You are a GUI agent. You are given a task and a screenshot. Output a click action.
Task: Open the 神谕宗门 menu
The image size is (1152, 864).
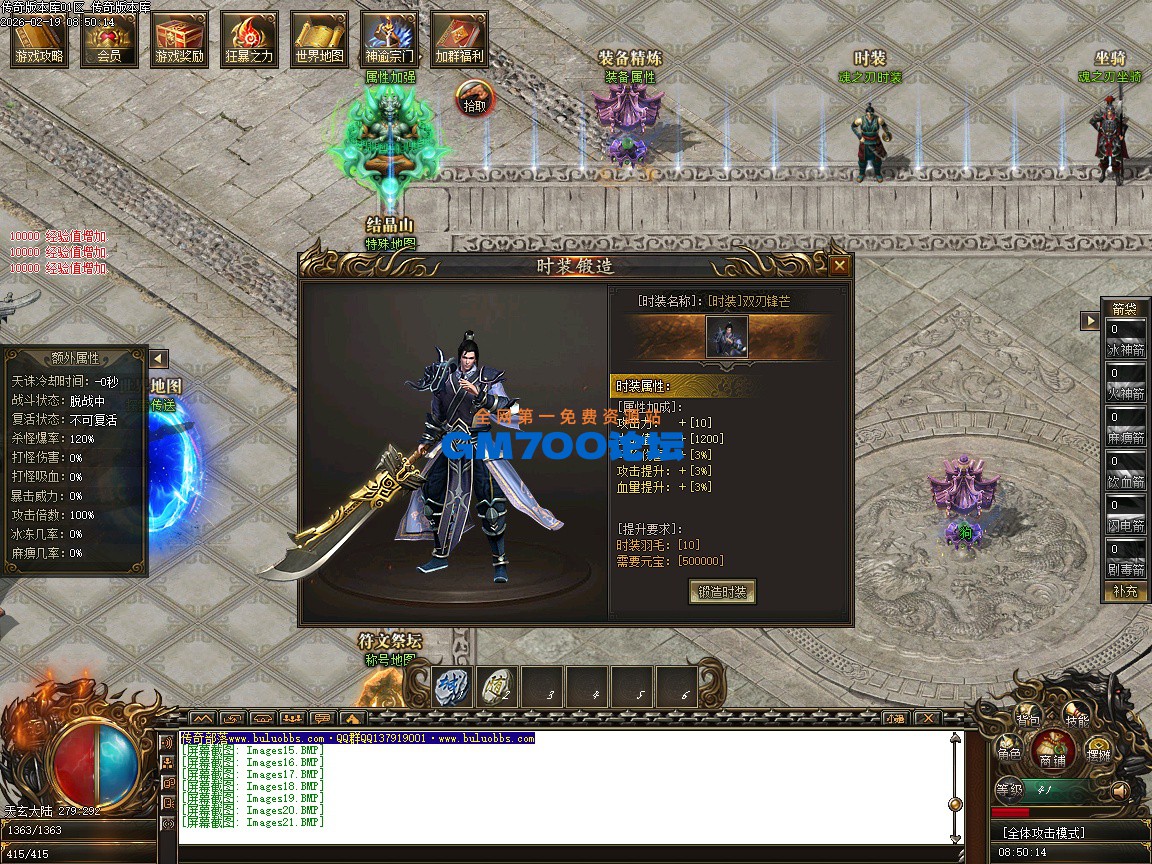(389, 41)
